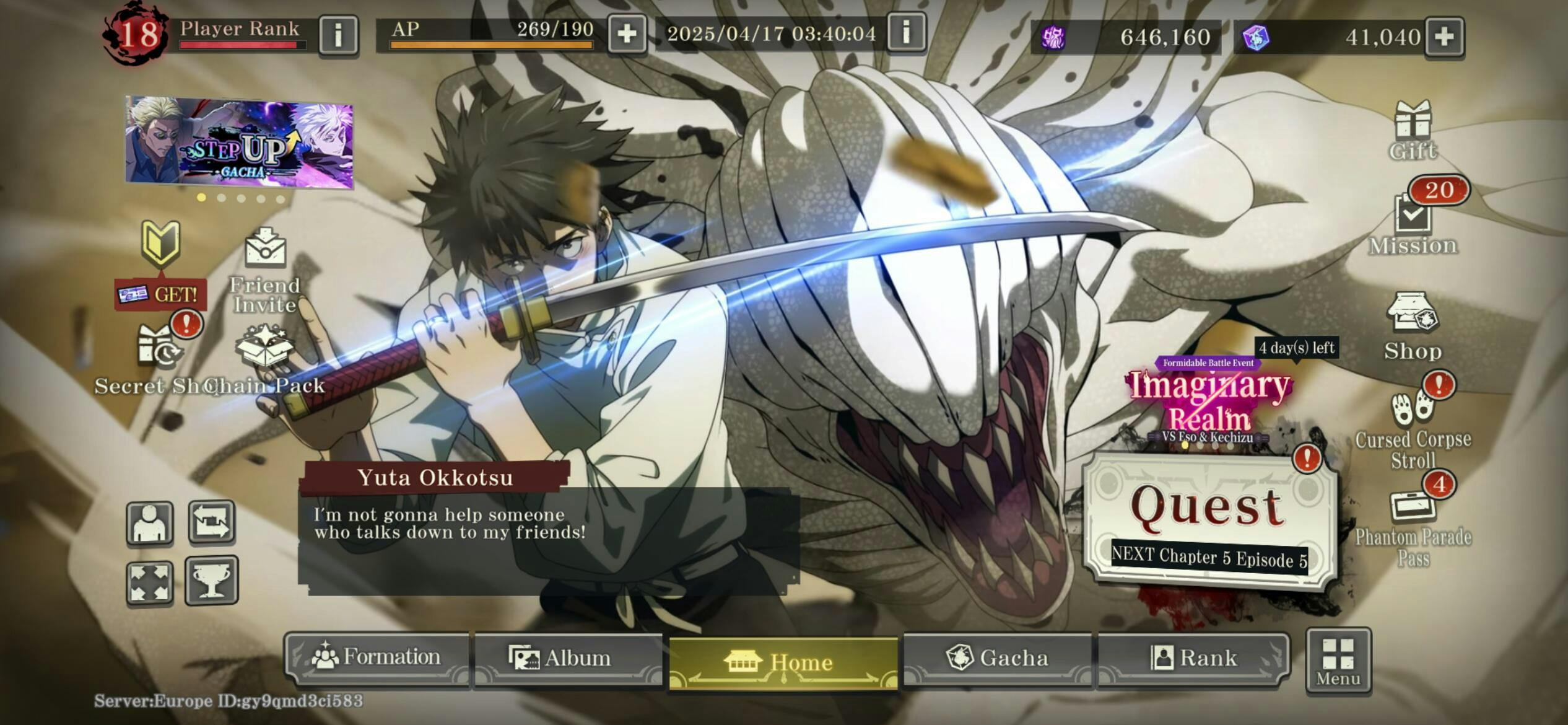Viewport: 1568px width, 725px height.
Task: Open the Phantom Parade Pass
Action: [1412, 527]
